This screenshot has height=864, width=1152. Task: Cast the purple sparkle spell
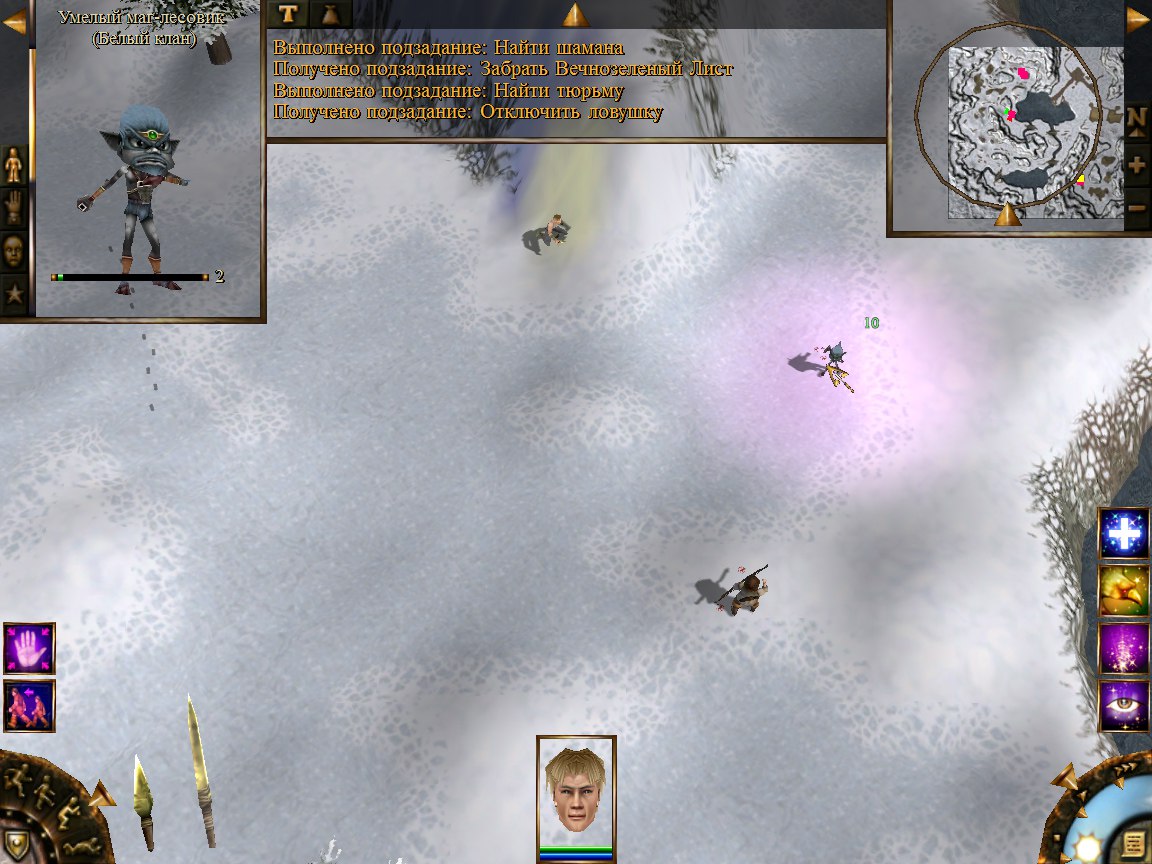1124,648
